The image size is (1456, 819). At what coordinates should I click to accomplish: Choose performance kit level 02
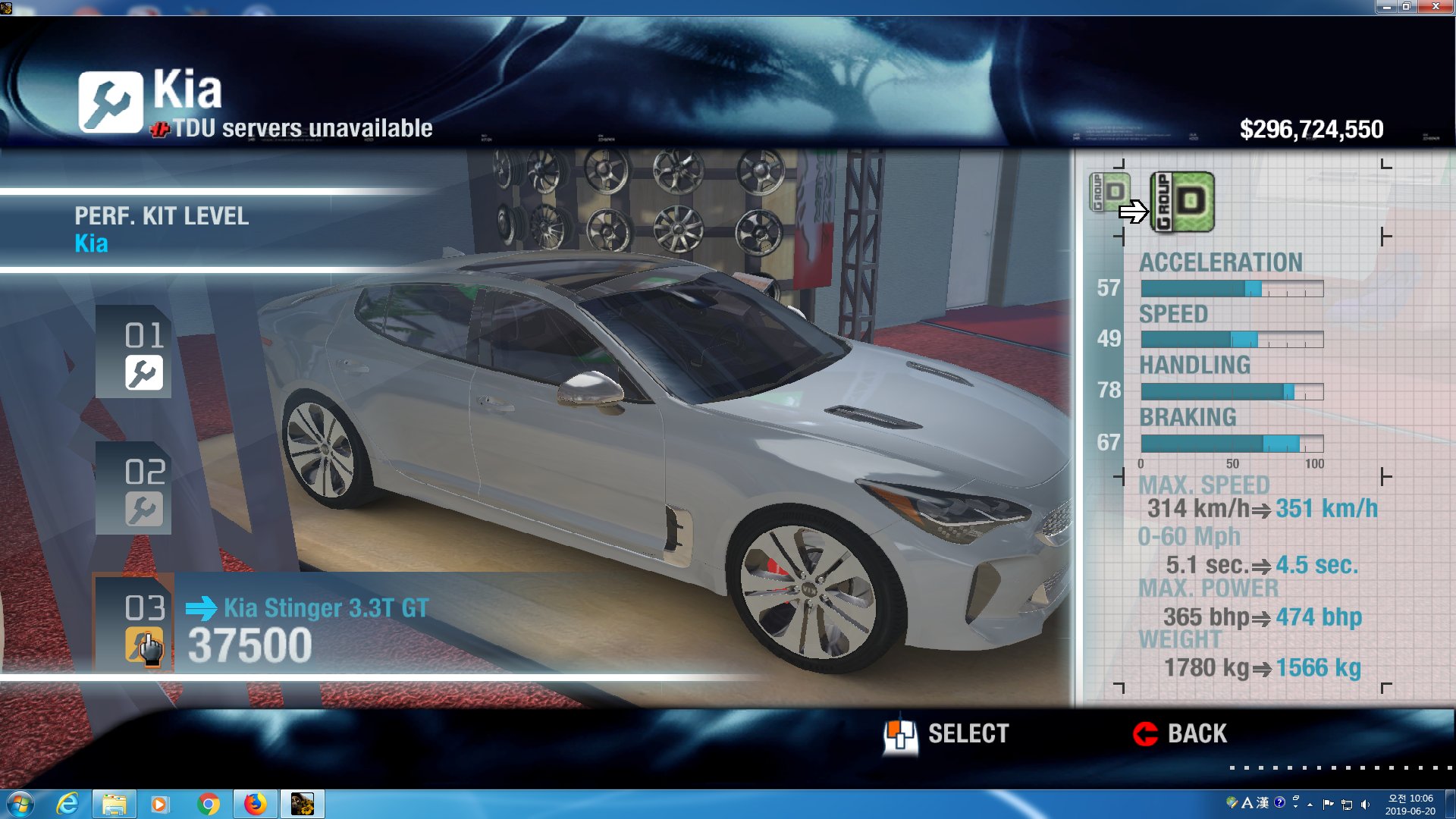134,490
